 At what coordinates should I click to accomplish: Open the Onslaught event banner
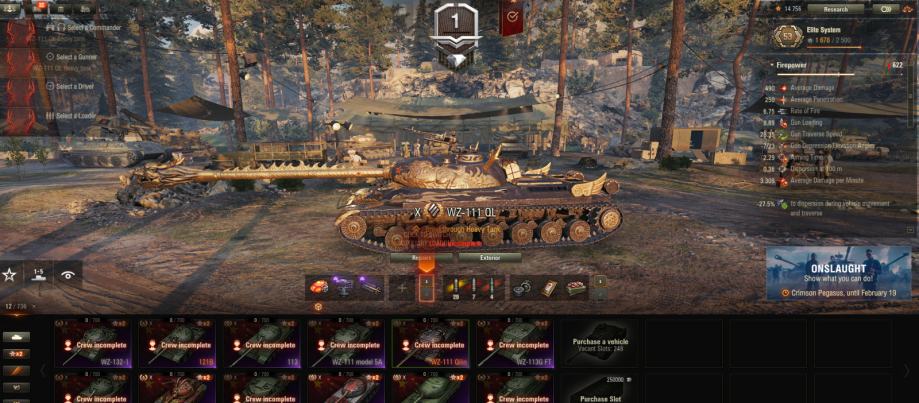[838, 272]
